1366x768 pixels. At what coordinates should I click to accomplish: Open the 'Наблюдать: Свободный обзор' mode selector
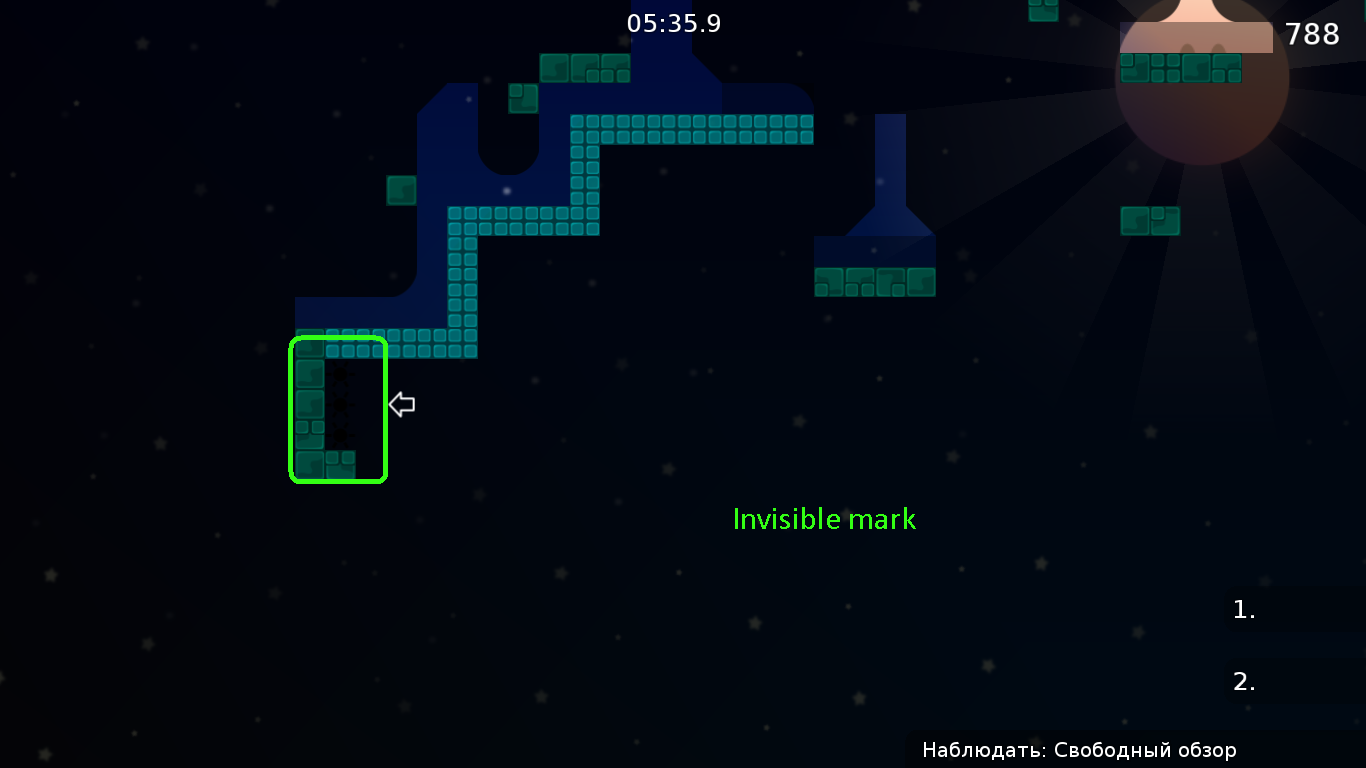1078,750
